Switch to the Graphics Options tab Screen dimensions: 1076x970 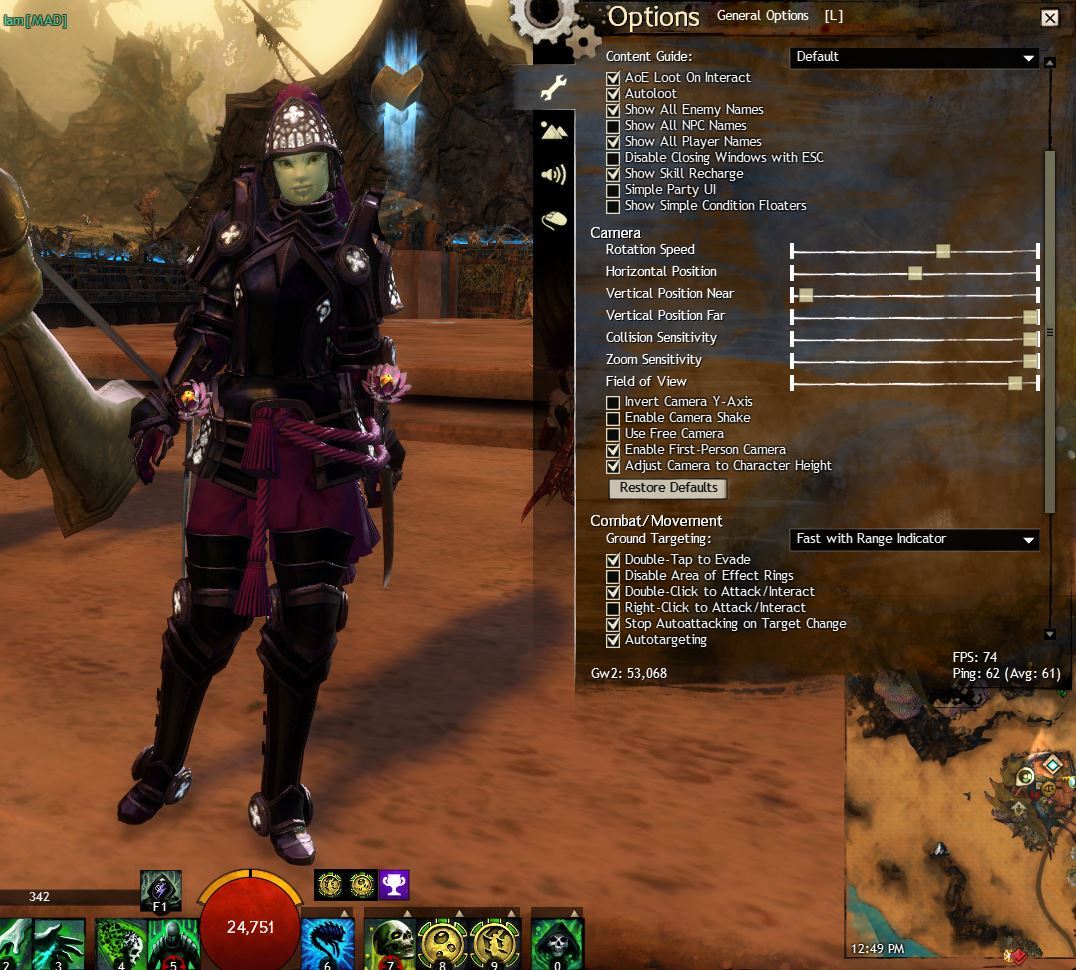pos(553,131)
